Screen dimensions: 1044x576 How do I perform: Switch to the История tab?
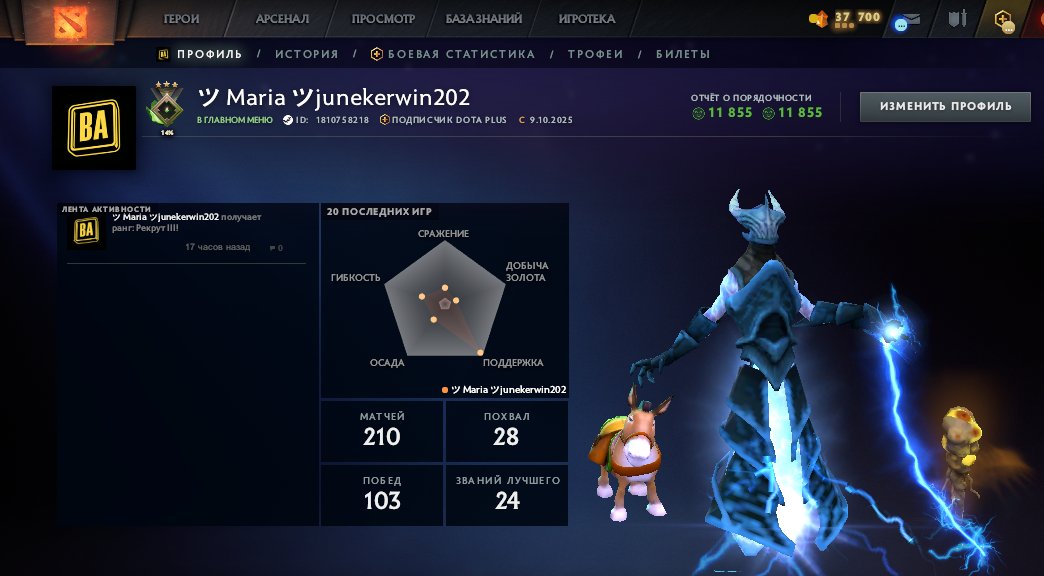coord(307,54)
